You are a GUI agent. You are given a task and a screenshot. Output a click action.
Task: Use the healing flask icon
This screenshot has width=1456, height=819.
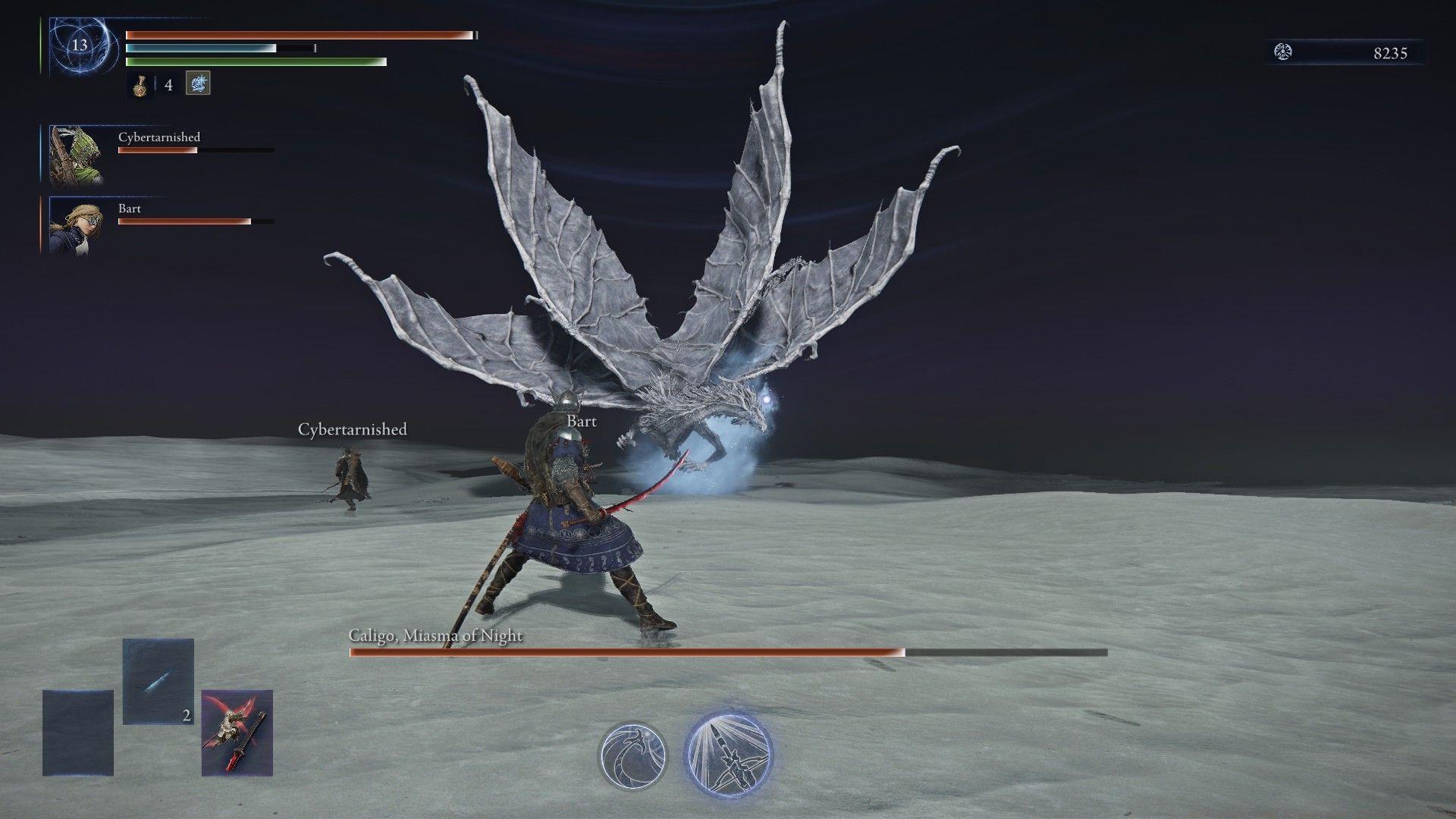point(140,85)
